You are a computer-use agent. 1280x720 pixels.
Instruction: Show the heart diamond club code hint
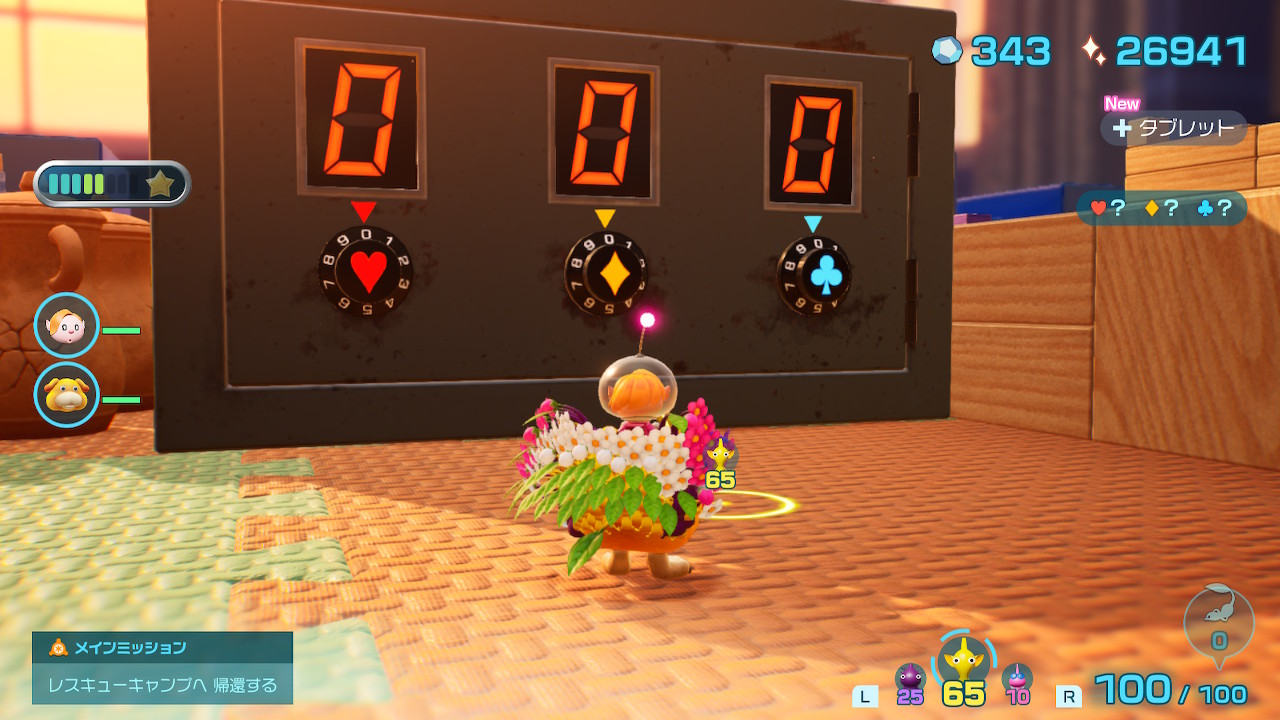coord(1161,208)
